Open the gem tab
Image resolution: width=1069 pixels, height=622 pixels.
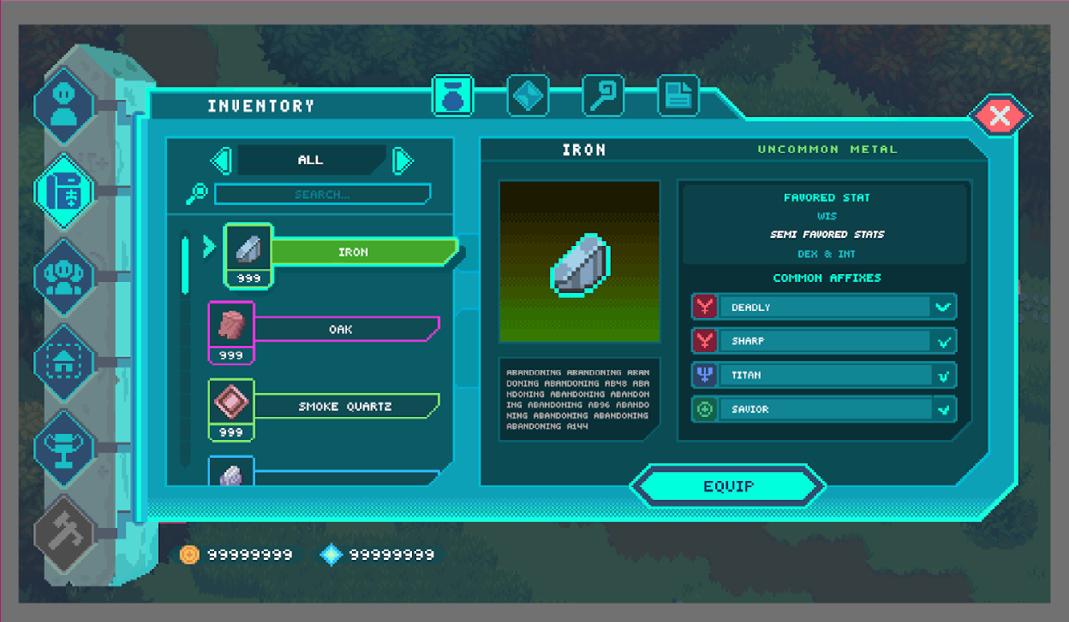tap(527, 96)
